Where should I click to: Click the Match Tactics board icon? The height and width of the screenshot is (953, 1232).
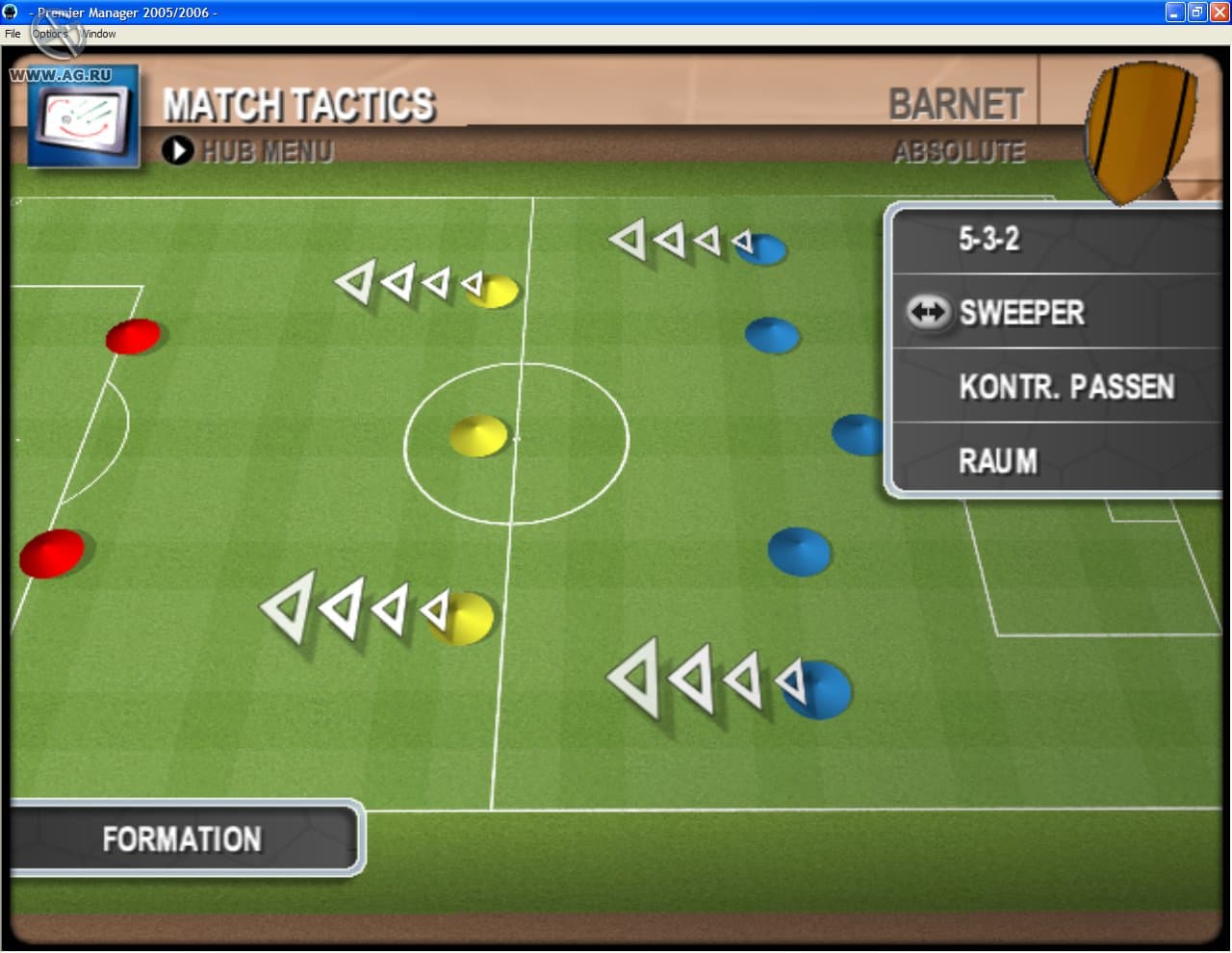pos(83,117)
